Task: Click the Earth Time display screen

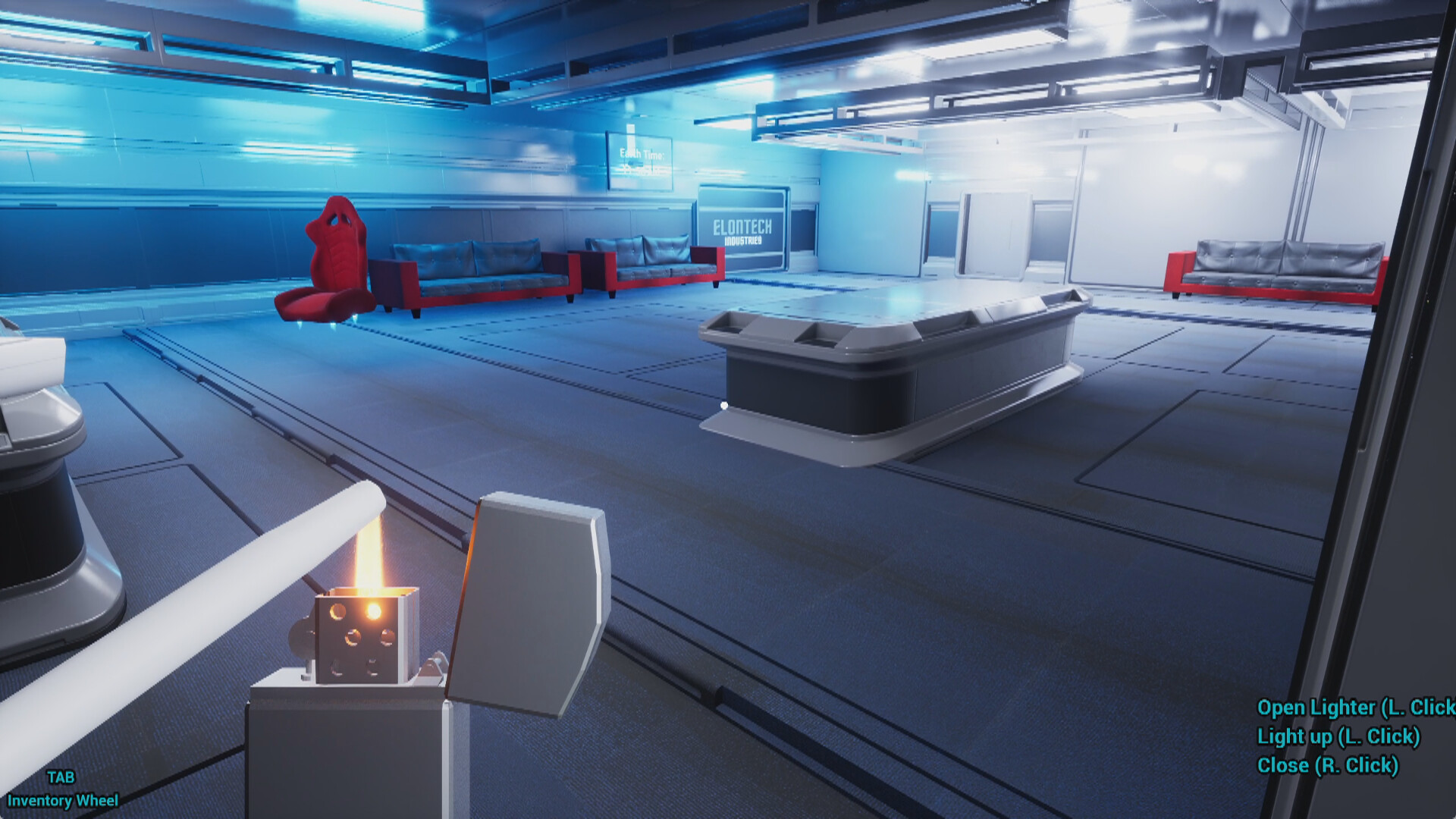Action: (639, 159)
